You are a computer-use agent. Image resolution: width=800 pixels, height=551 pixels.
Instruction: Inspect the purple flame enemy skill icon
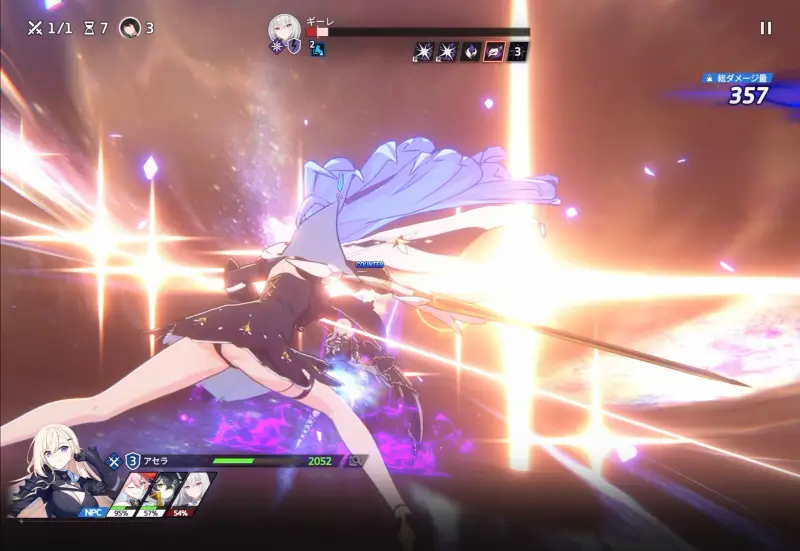470,51
